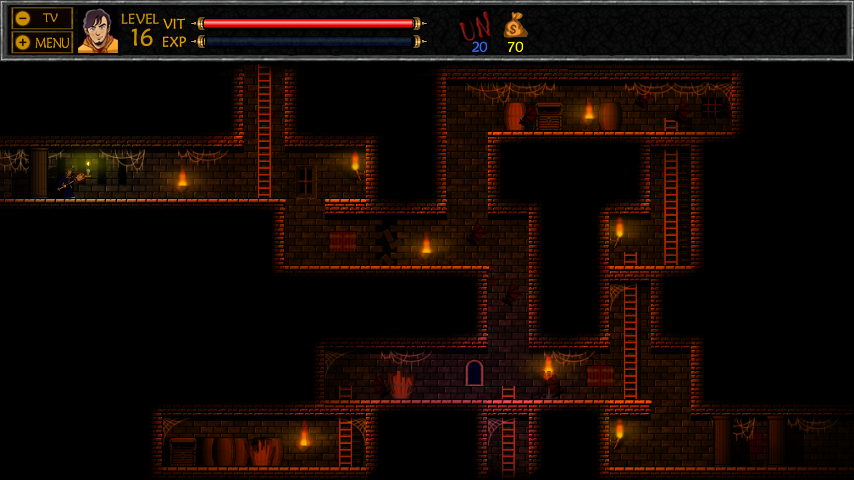Click the red UN icon
The height and width of the screenshot is (480, 854).
475,26
